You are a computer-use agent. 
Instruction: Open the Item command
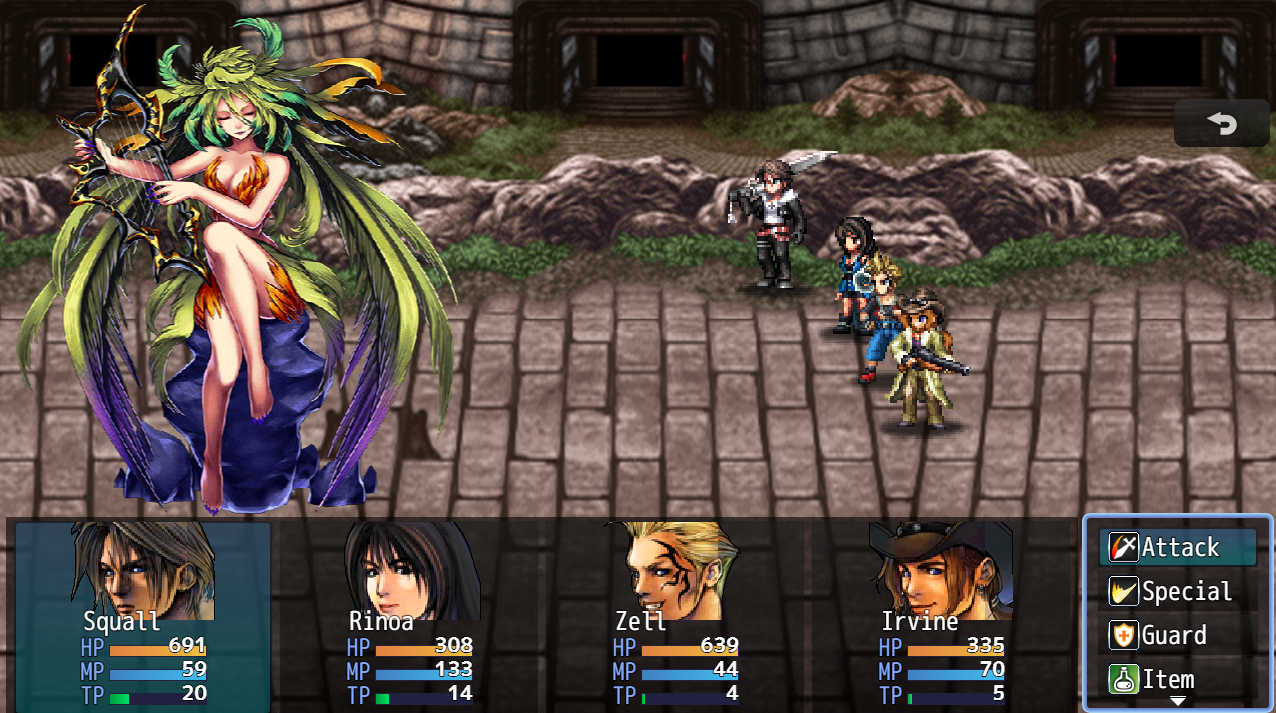point(1178,680)
